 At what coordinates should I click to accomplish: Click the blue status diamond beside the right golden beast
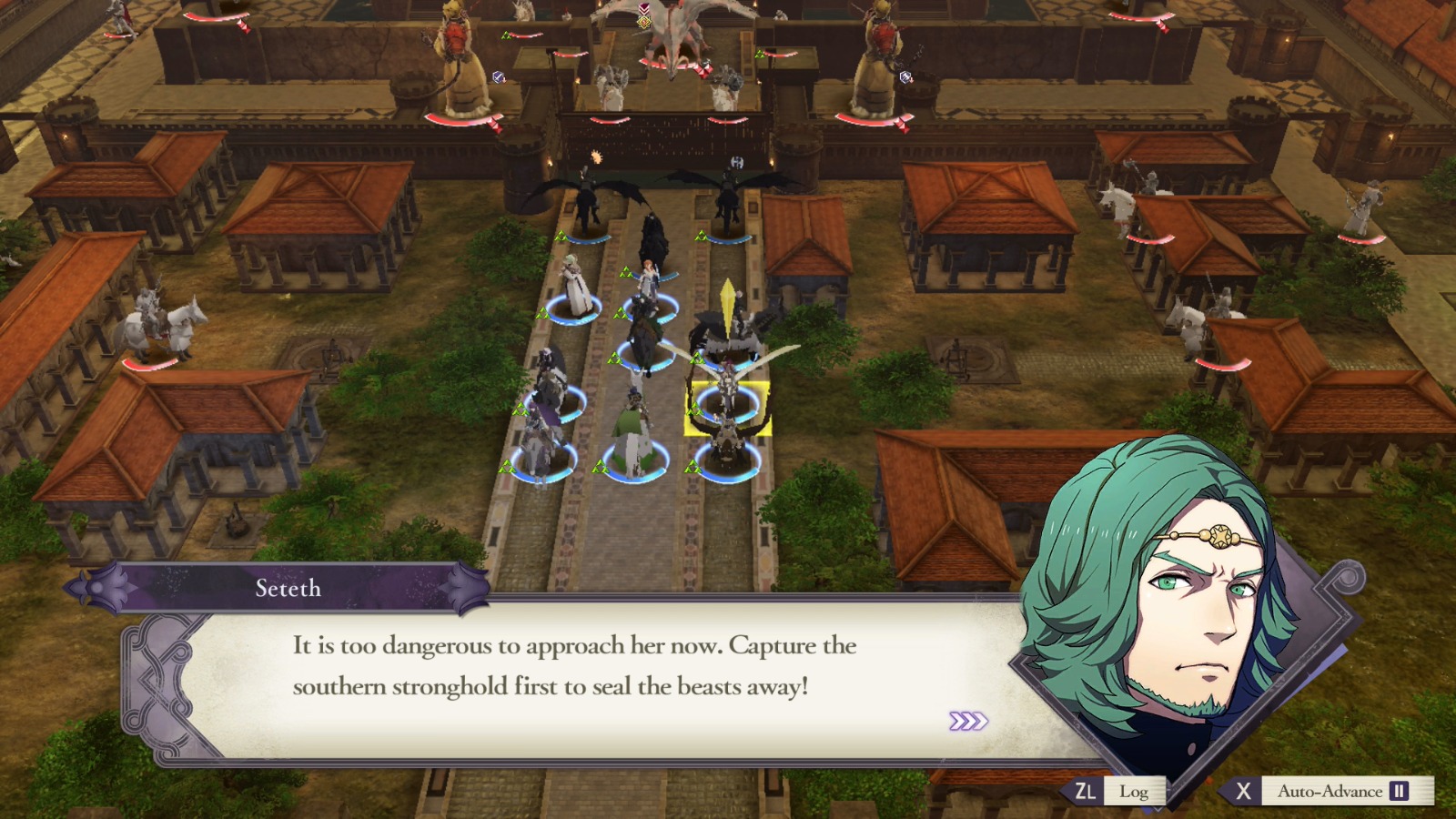(906, 76)
